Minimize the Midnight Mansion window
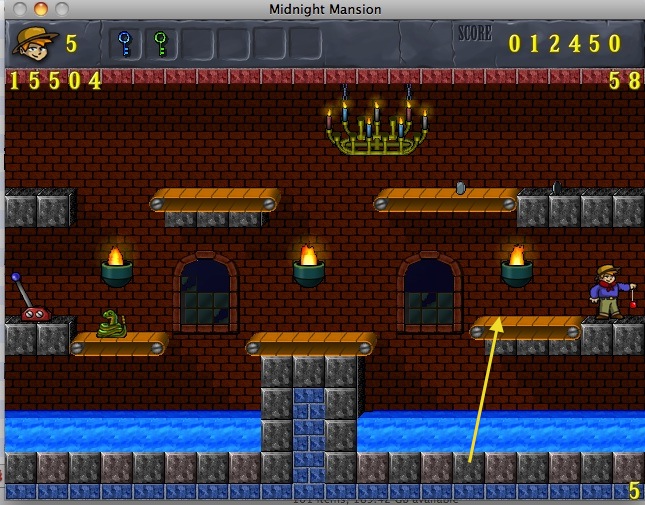 (x=36, y=9)
